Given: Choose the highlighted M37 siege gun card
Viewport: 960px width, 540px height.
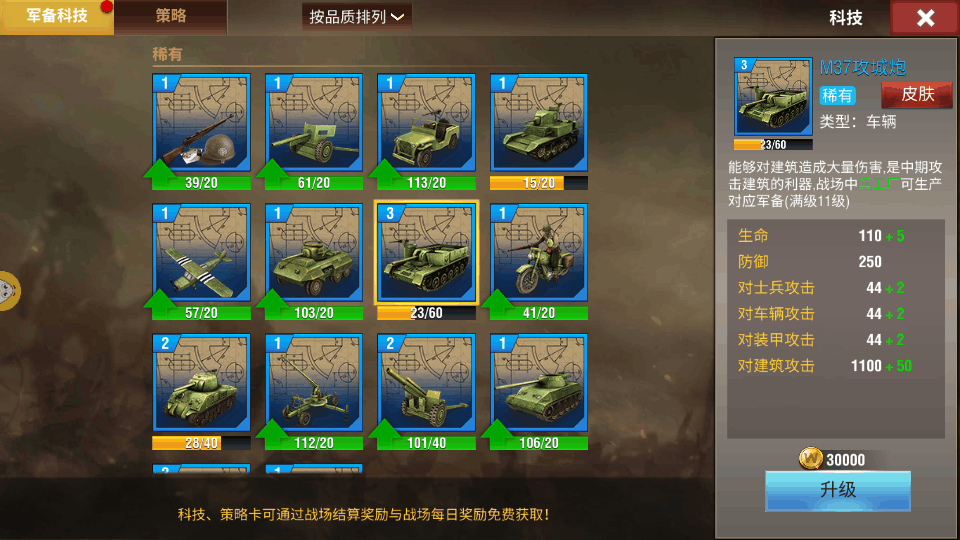Looking at the screenshot, I should point(426,254).
